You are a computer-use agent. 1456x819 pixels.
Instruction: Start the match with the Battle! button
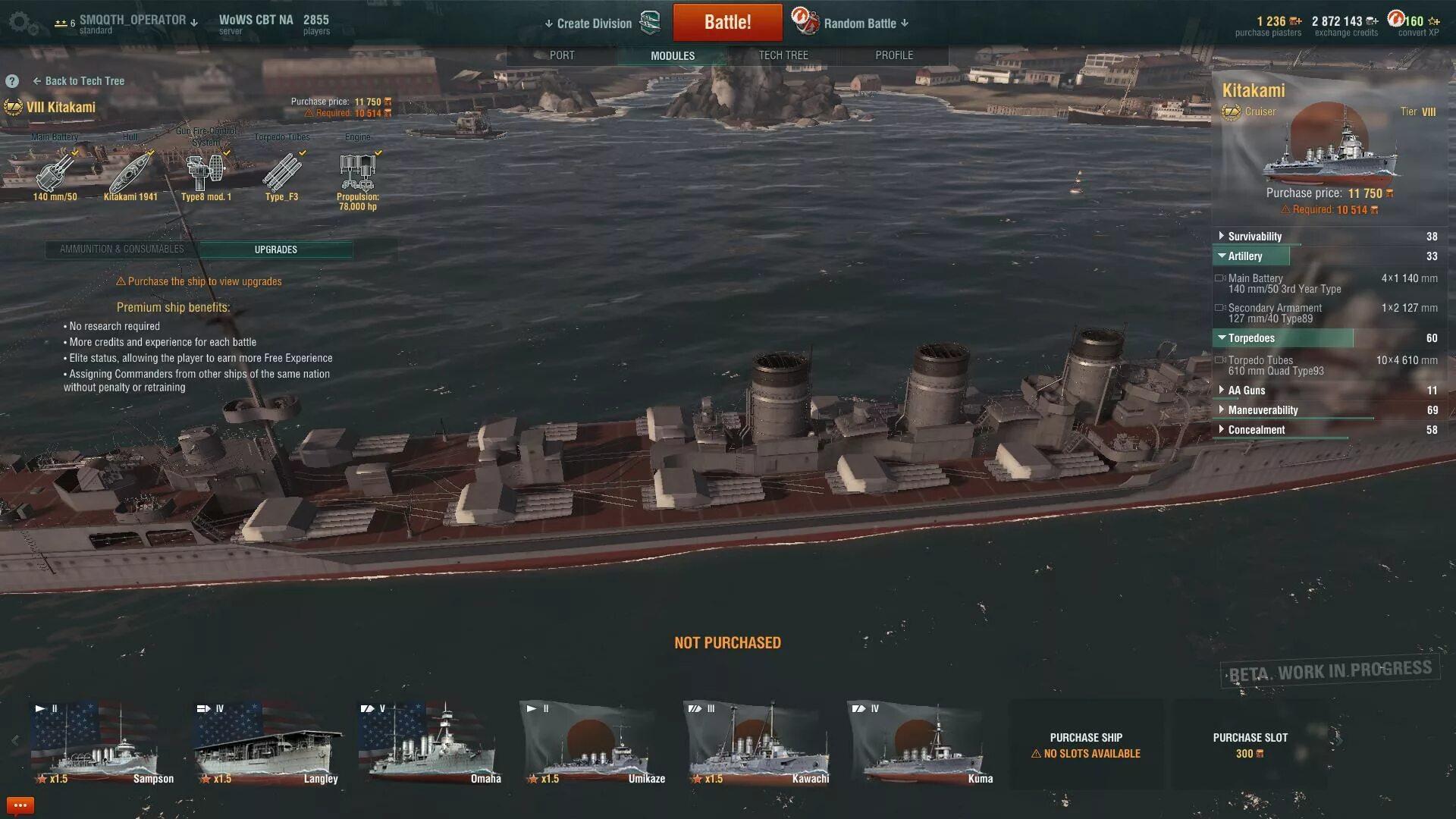pyautogui.click(x=727, y=22)
